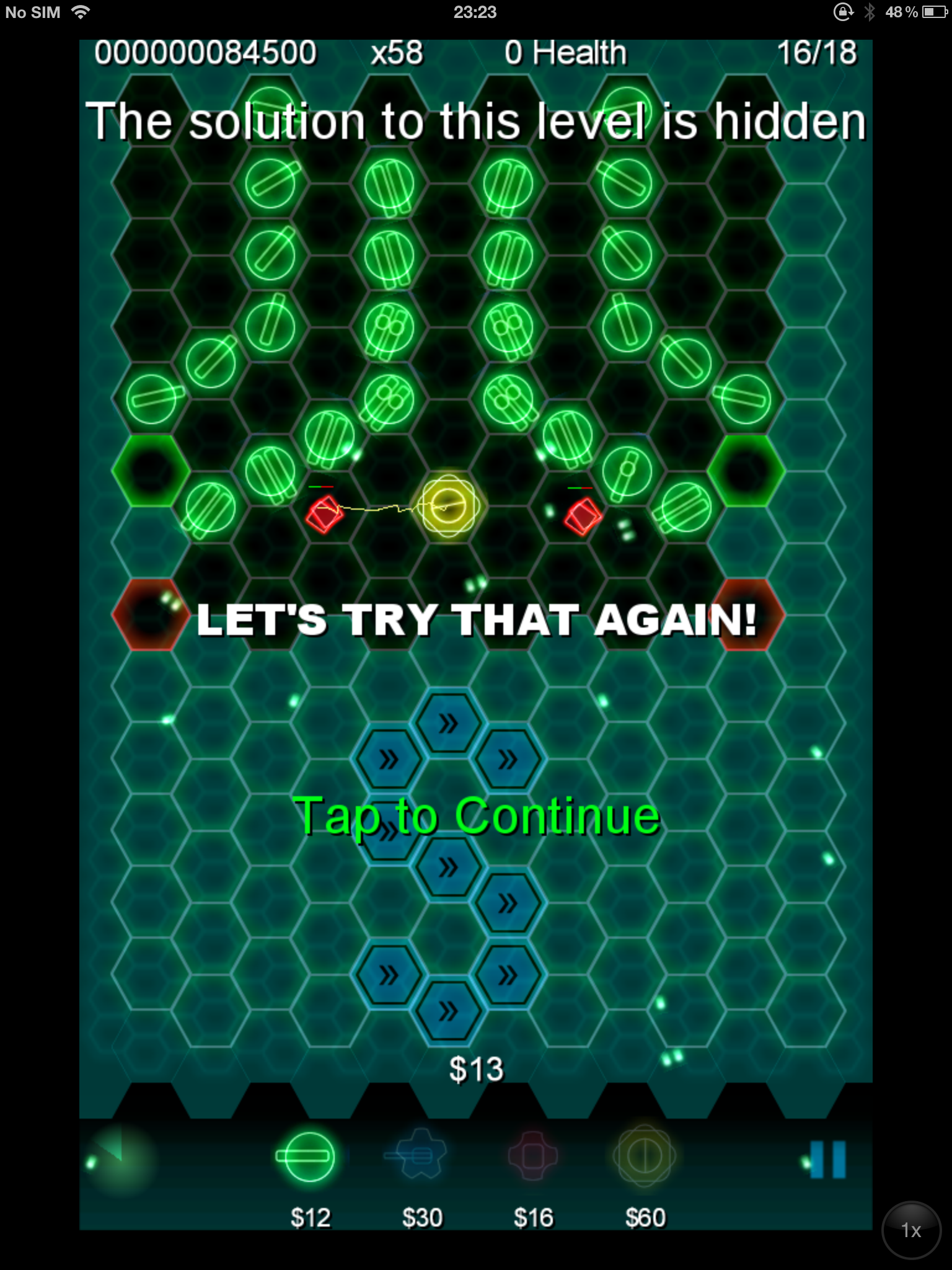Choose the blue $30 tower icon
The width and height of the screenshot is (952, 1270).
click(419, 1156)
